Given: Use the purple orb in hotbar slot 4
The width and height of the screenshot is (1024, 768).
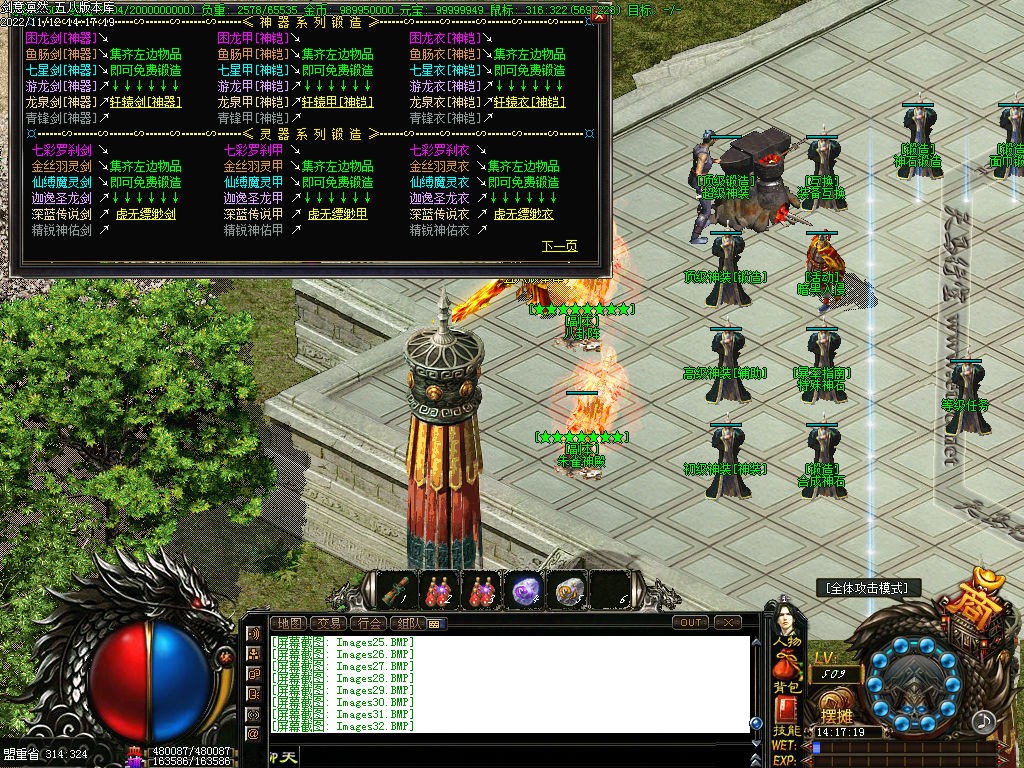Looking at the screenshot, I should tap(524, 591).
